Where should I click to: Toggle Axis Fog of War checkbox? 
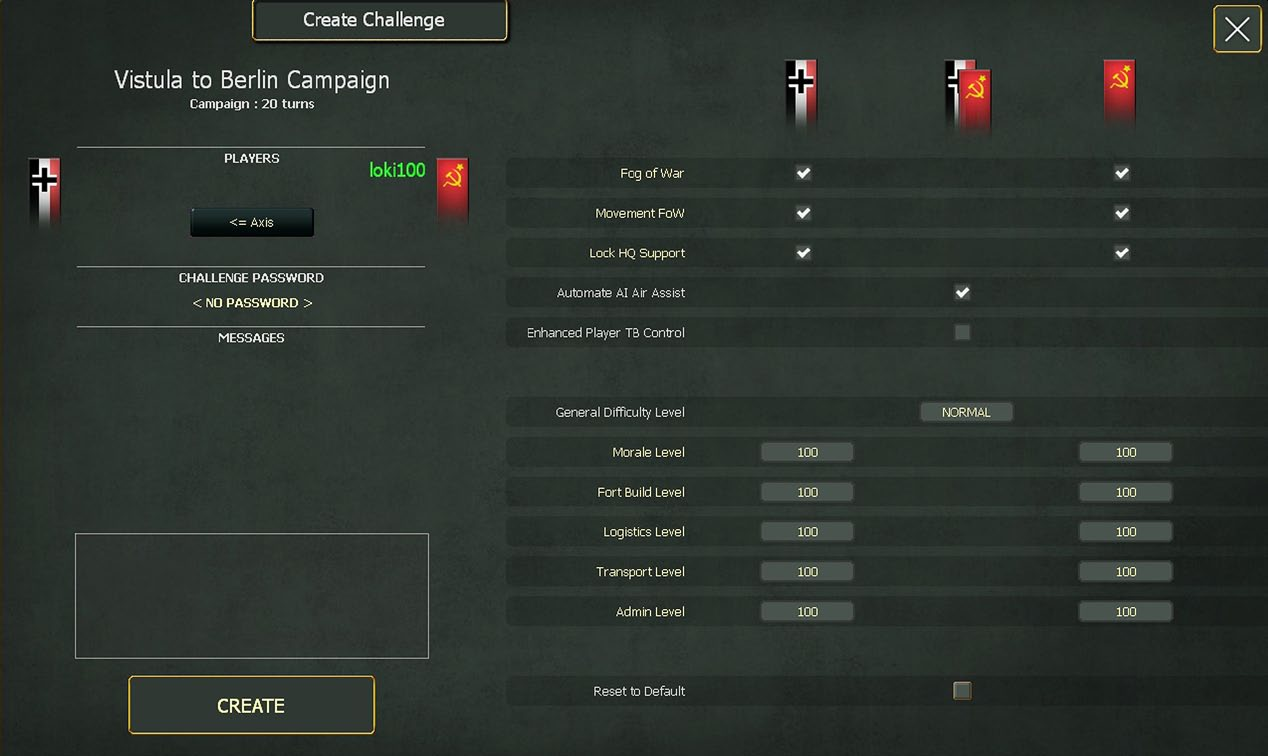[x=803, y=173]
